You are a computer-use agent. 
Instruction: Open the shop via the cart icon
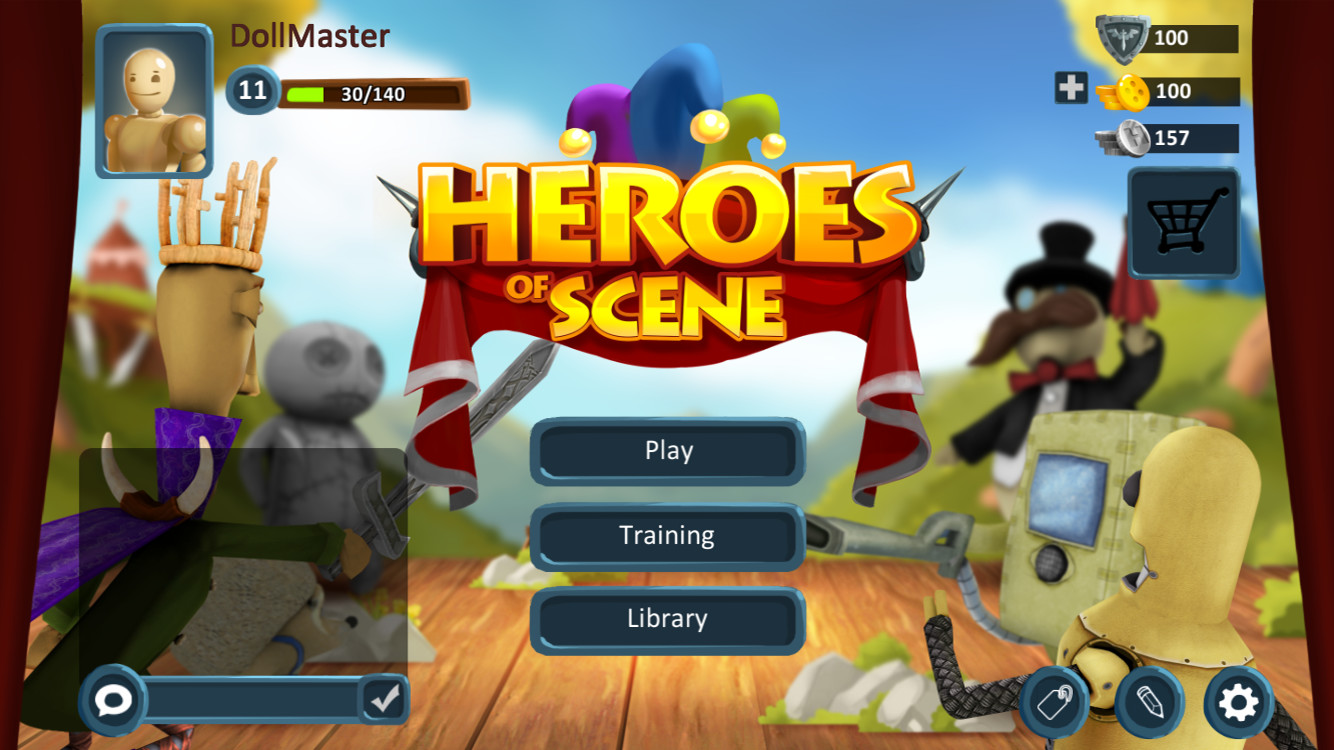(x=1184, y=221)
